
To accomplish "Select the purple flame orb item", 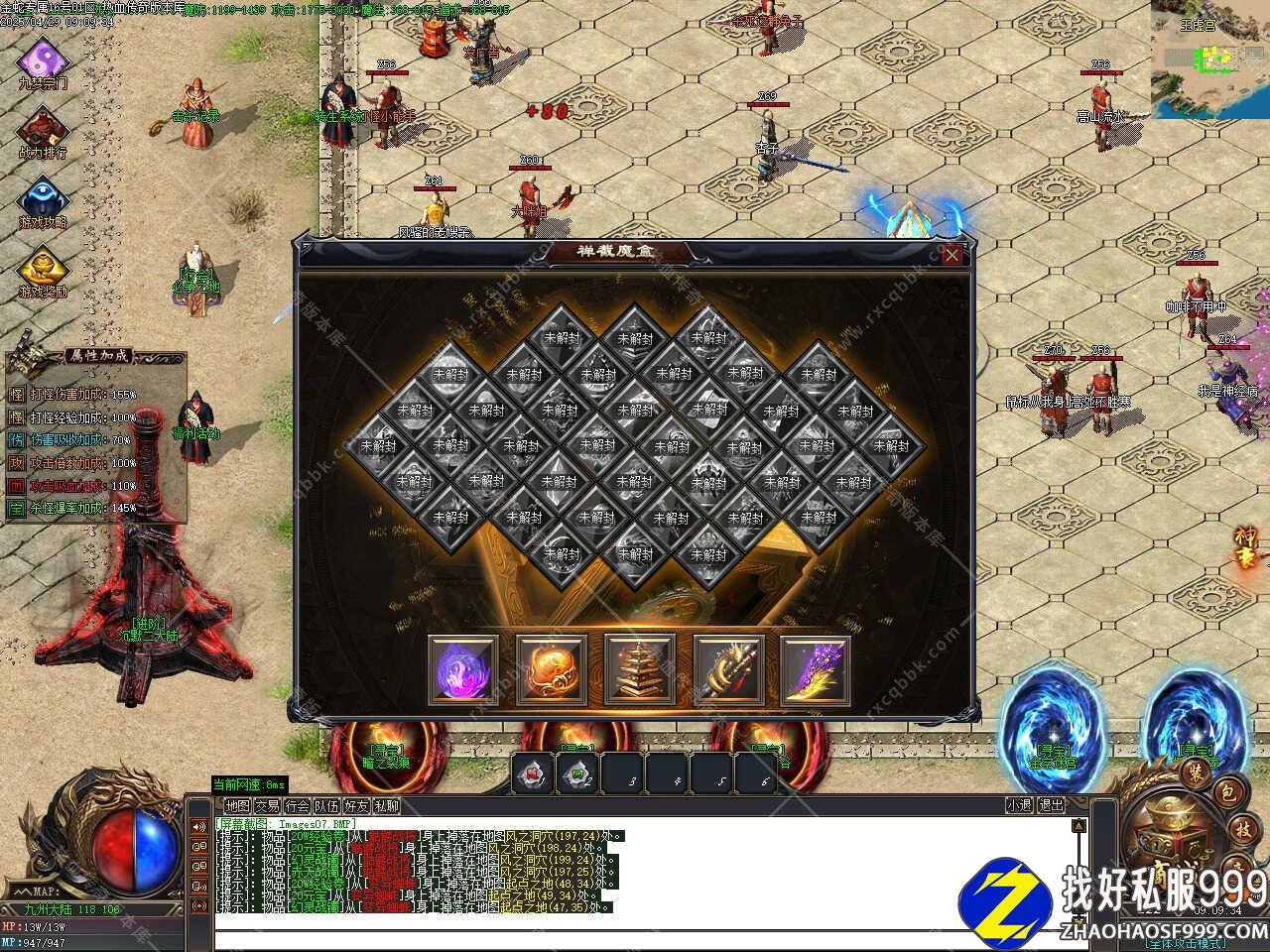I will pyautogui.click(x=463, y=669).
